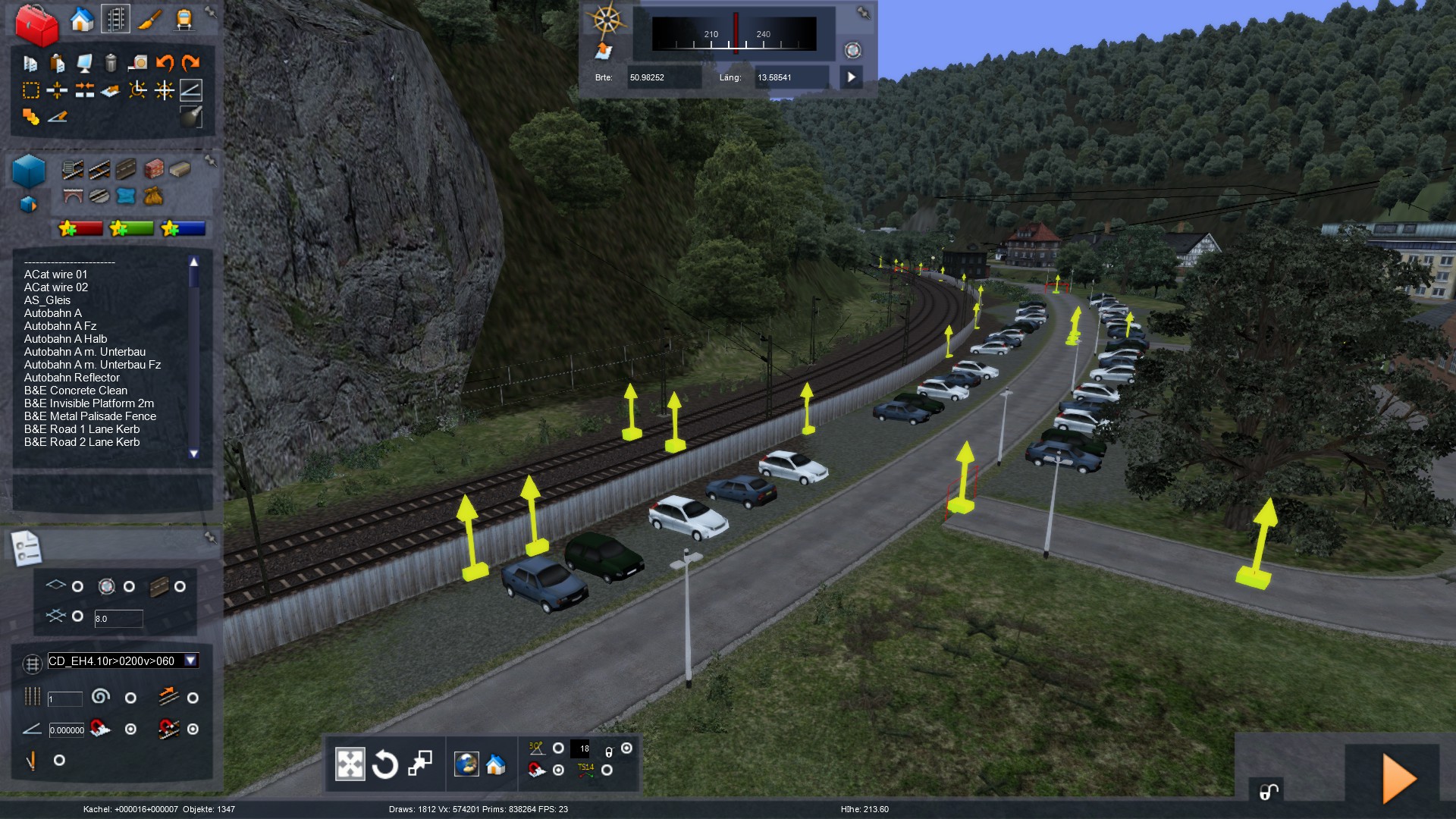The width and height of the screenshot is (1456, 819).
Task: Click the gradient value input field
Action: point(67,730)
